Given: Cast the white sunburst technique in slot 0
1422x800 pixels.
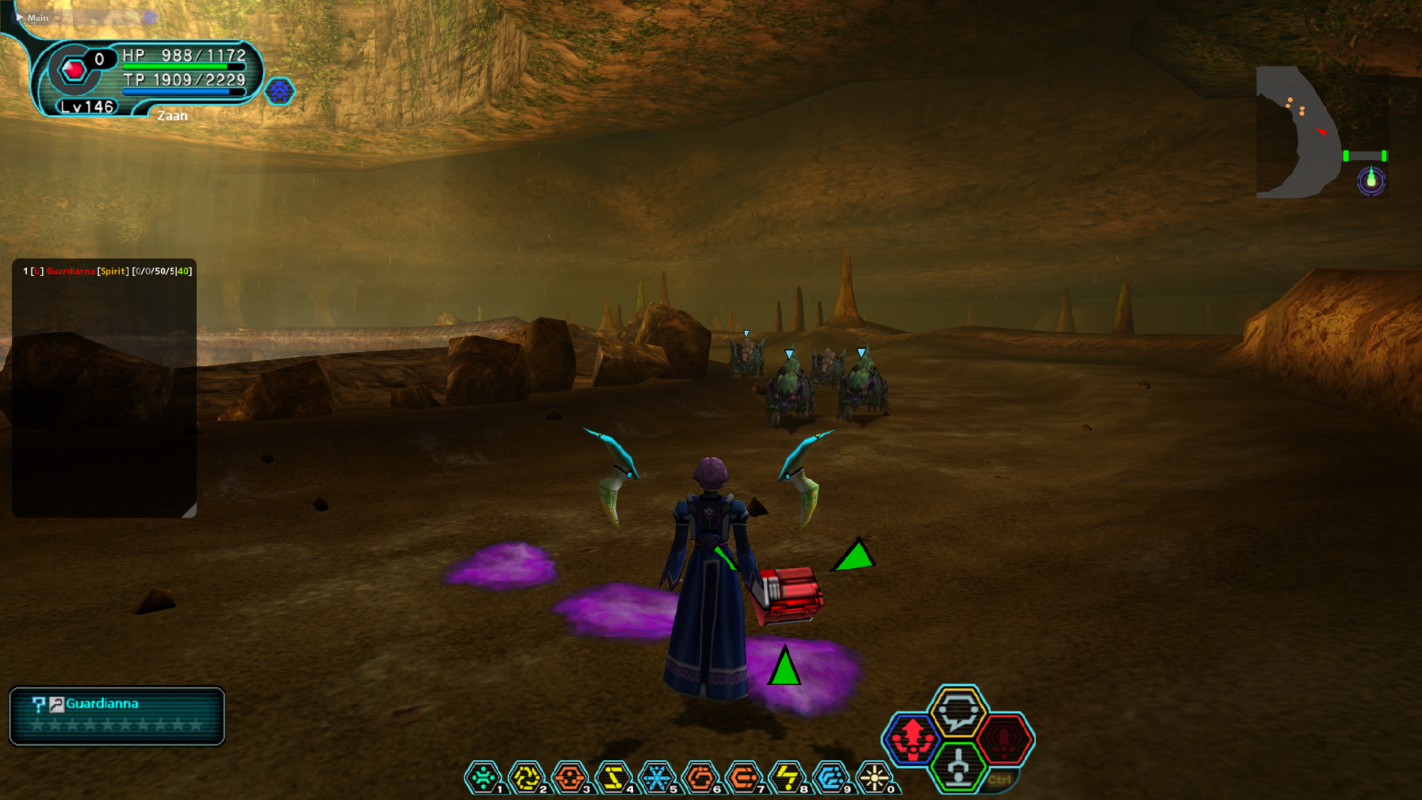Looking at the screenshot, I should 874,777.
